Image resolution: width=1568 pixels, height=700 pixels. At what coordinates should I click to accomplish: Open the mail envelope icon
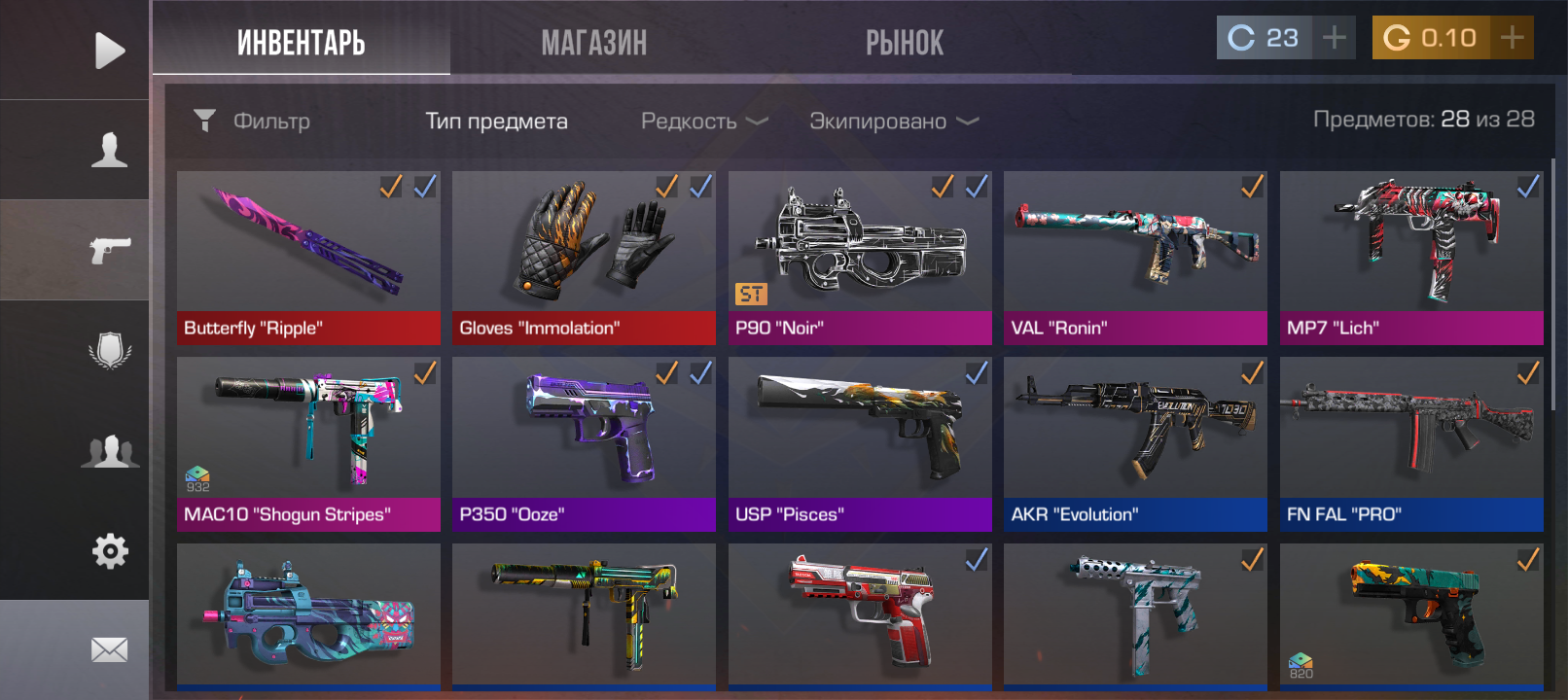[109, 649]
